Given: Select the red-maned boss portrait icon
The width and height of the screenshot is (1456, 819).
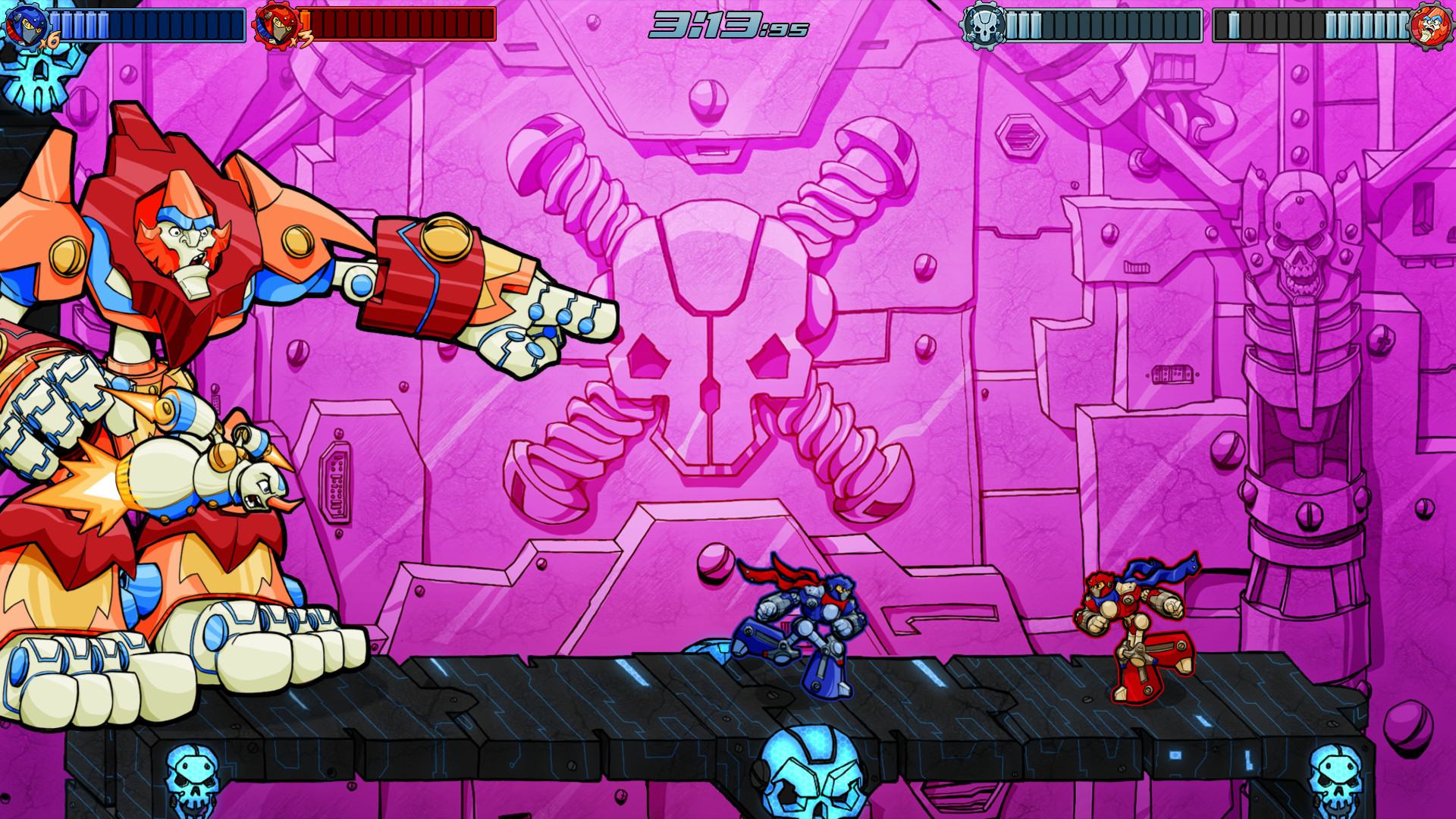Looking at the screenshot, I should [x=1432, y=25].
